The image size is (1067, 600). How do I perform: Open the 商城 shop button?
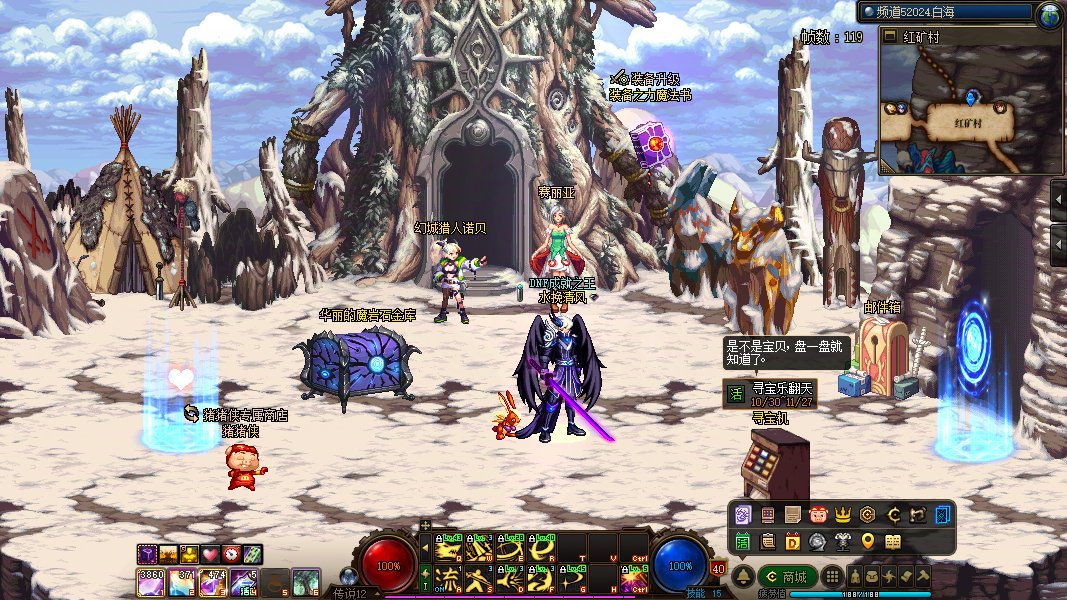coord(786,576)
